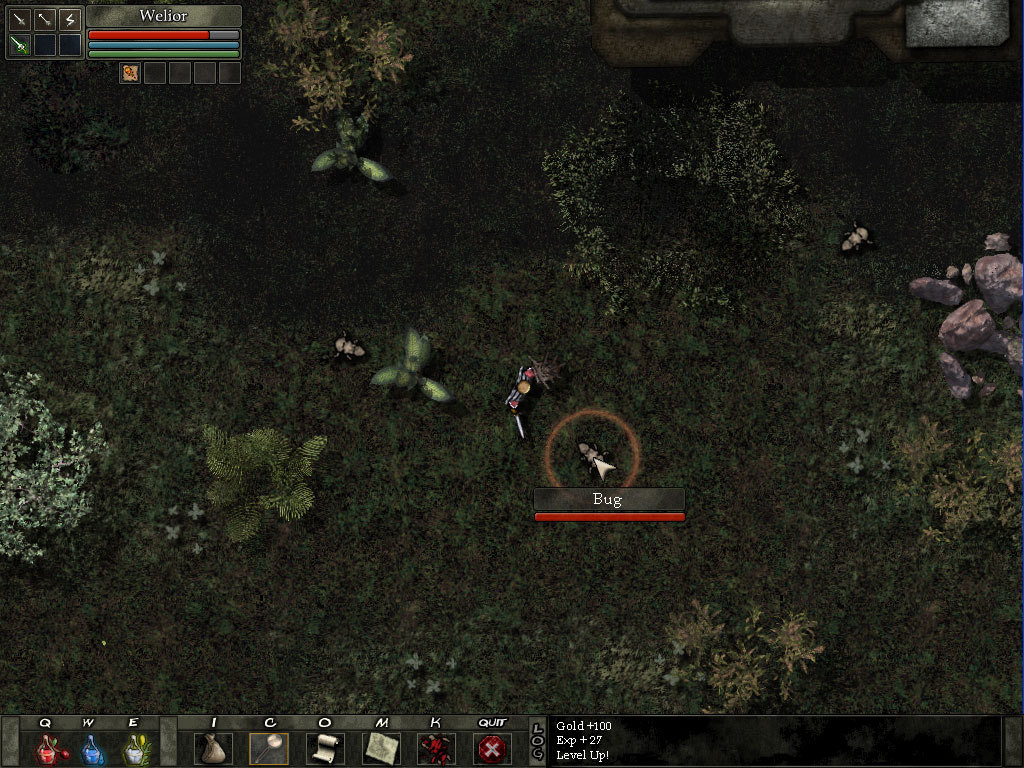The height and width of the screenshot is (768, 1024).
Task: Open the red skills icon
Action: coord(435,748)
